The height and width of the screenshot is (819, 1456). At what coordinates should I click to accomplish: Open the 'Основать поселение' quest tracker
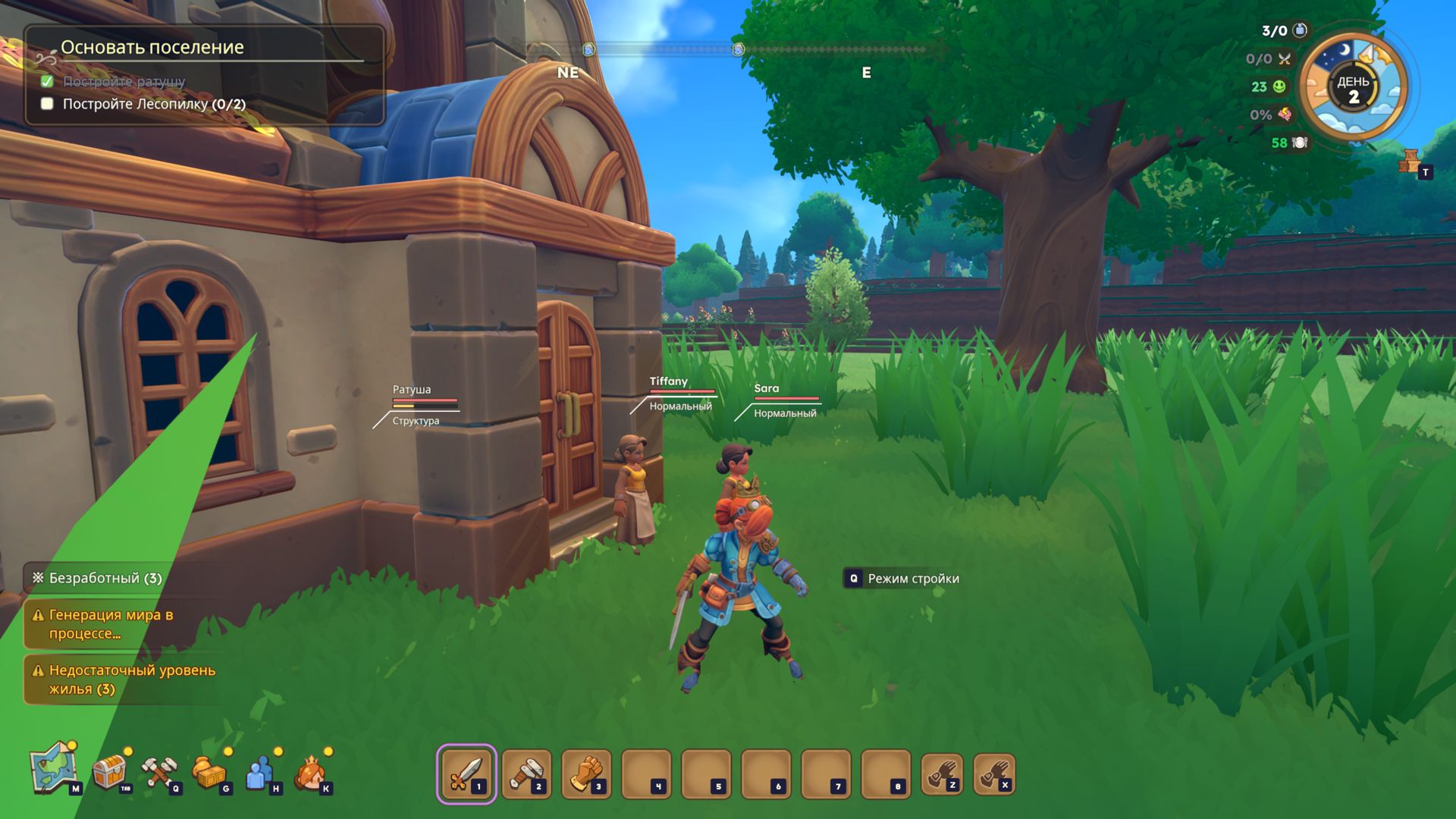pos(152,47)
